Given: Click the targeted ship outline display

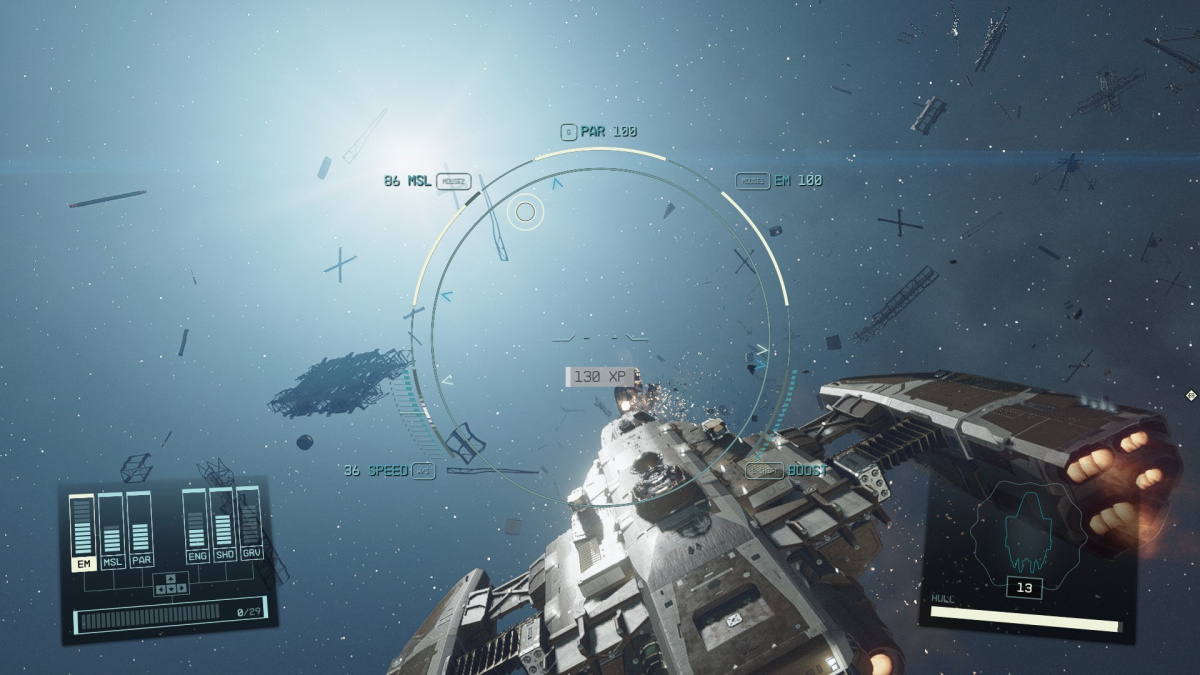Looking at the screenshot, I should click(1022, 532).
